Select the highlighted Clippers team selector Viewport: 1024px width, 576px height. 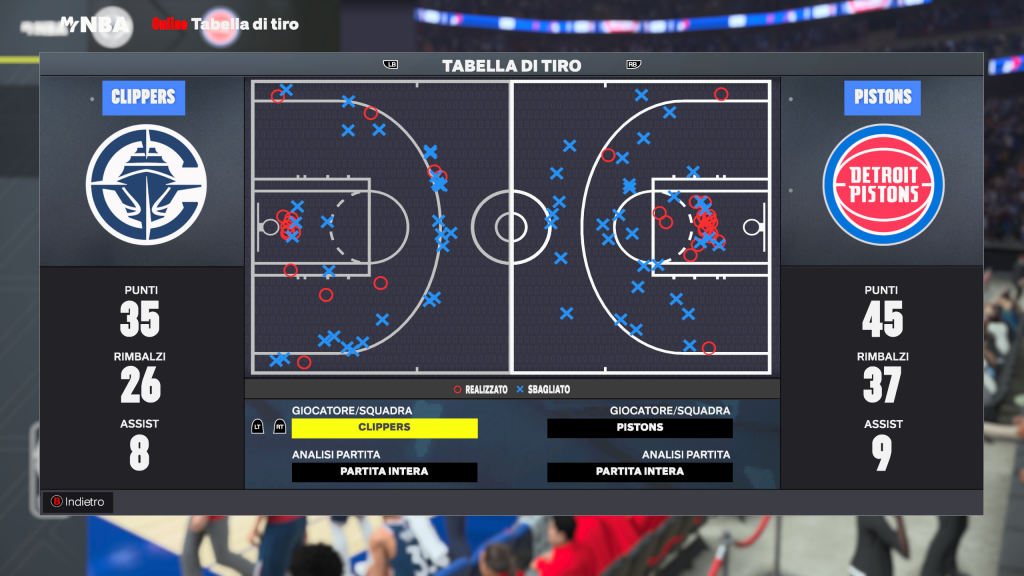tap(384, 428)
